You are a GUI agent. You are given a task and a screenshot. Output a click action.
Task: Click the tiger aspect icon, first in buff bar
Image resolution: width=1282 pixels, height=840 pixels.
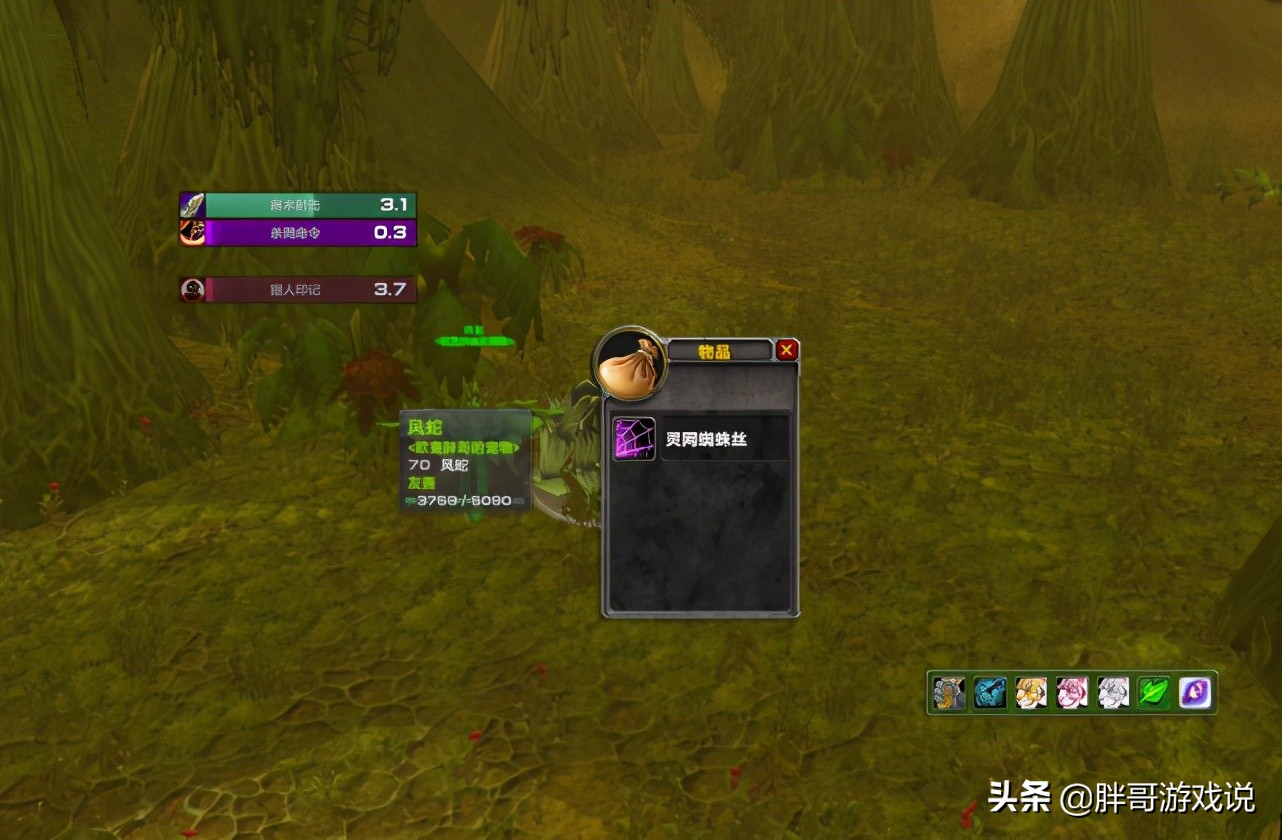click(x=948, y=692)
